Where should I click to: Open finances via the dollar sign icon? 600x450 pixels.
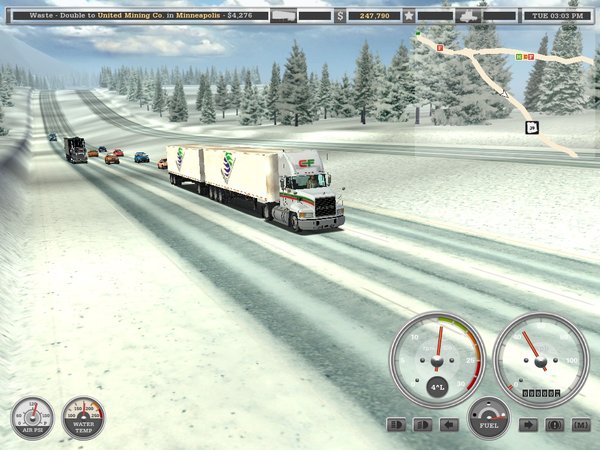[x=340, y=16]
